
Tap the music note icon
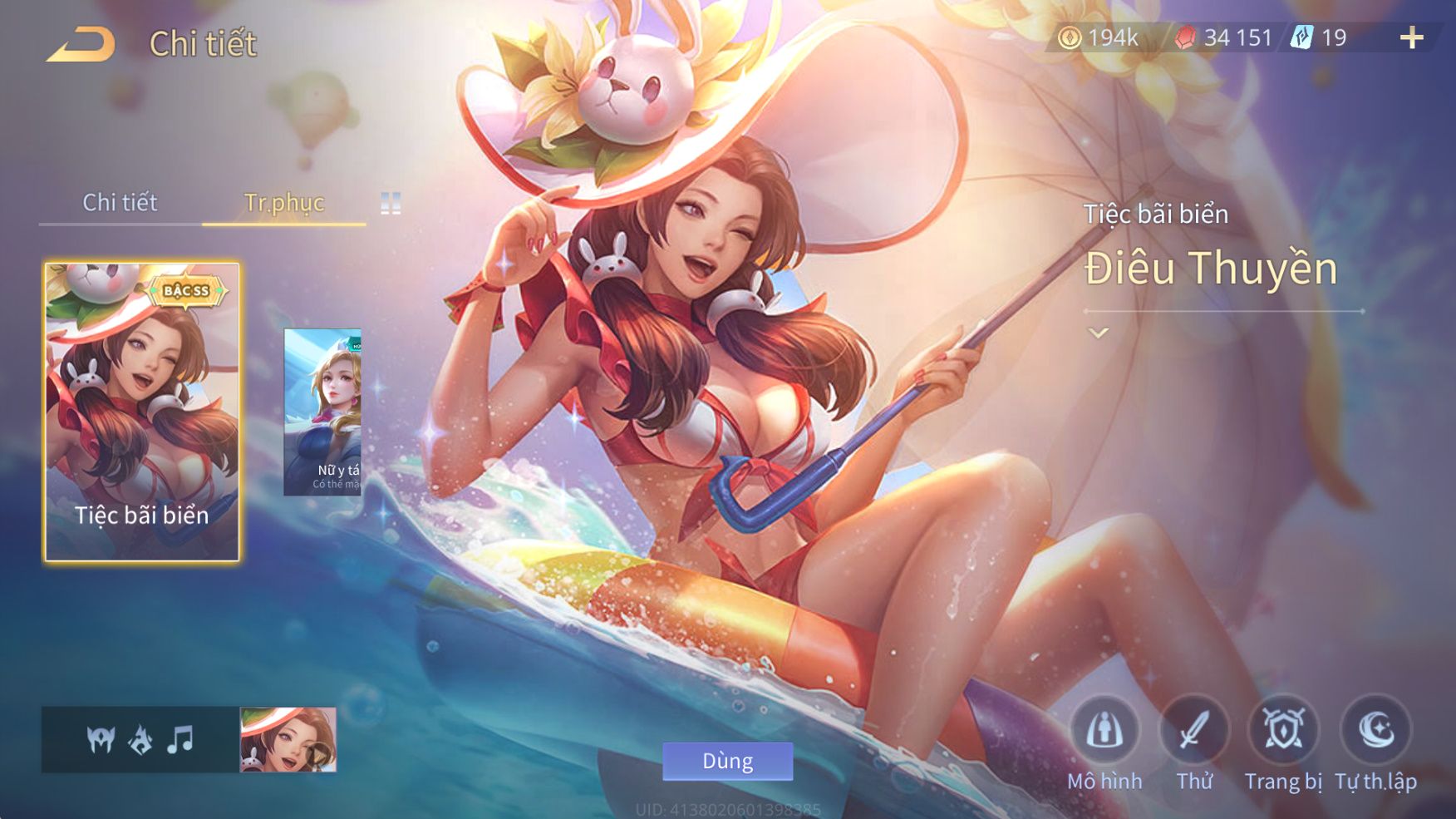(180, 738)
